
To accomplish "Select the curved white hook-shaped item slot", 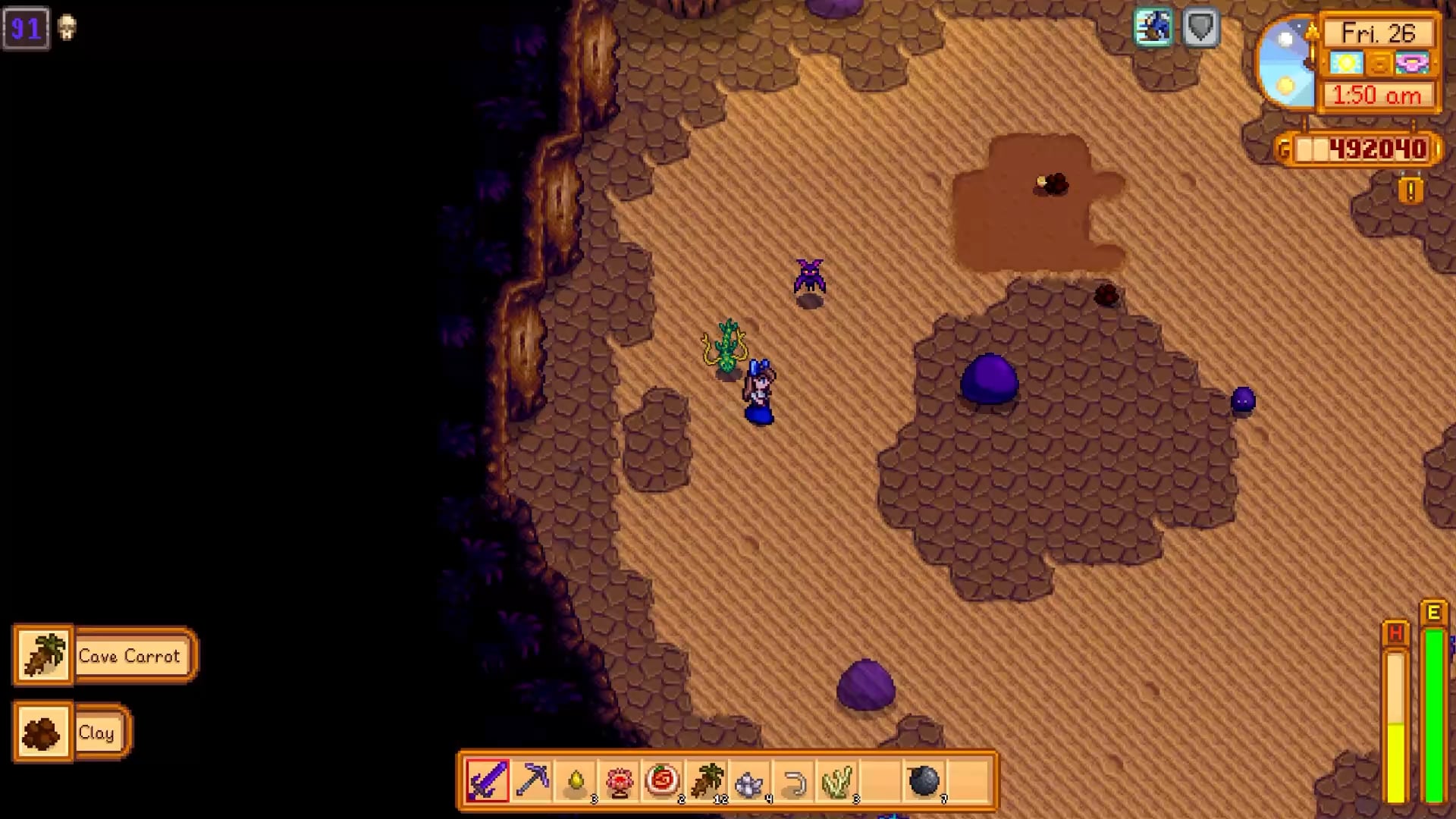I will coord(794,780).
